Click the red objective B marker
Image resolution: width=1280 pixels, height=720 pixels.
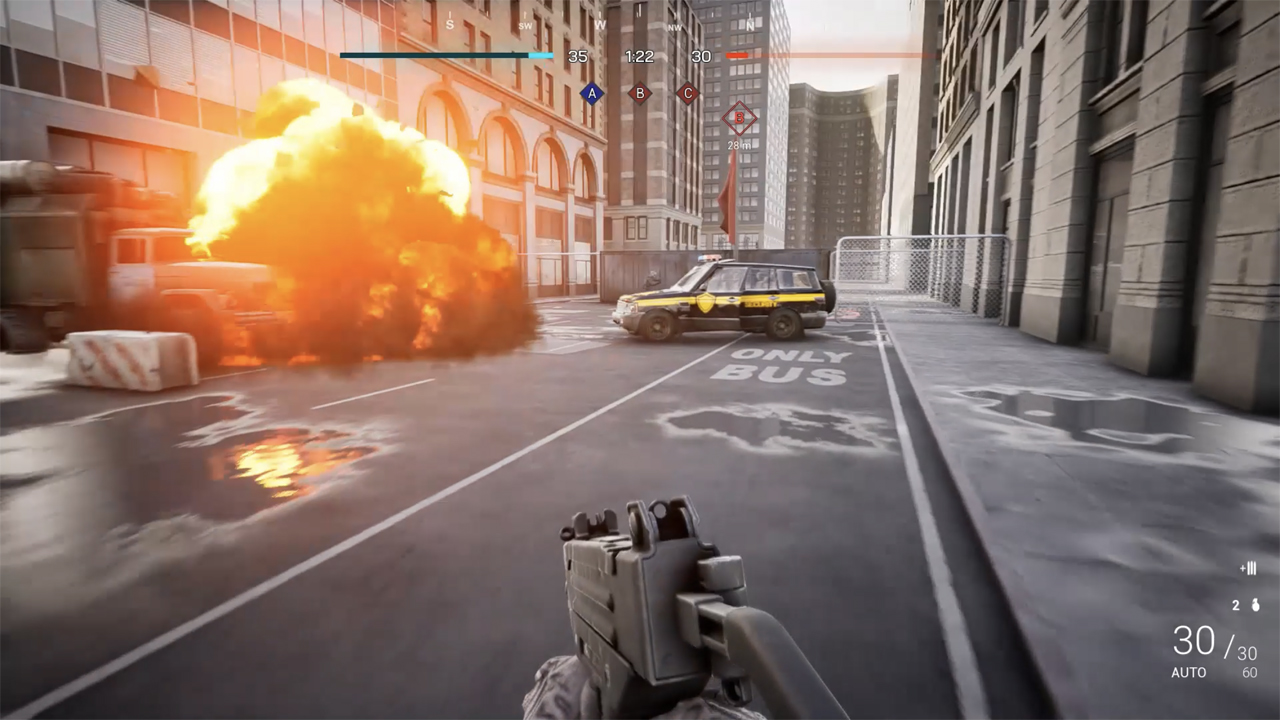(x=640, y=93)
